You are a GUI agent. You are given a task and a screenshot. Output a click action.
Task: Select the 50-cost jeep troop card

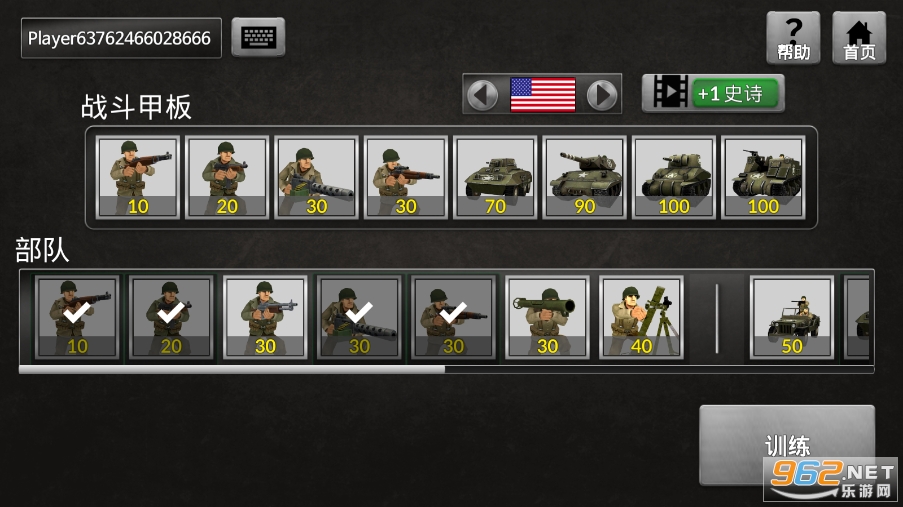point(792,317)
